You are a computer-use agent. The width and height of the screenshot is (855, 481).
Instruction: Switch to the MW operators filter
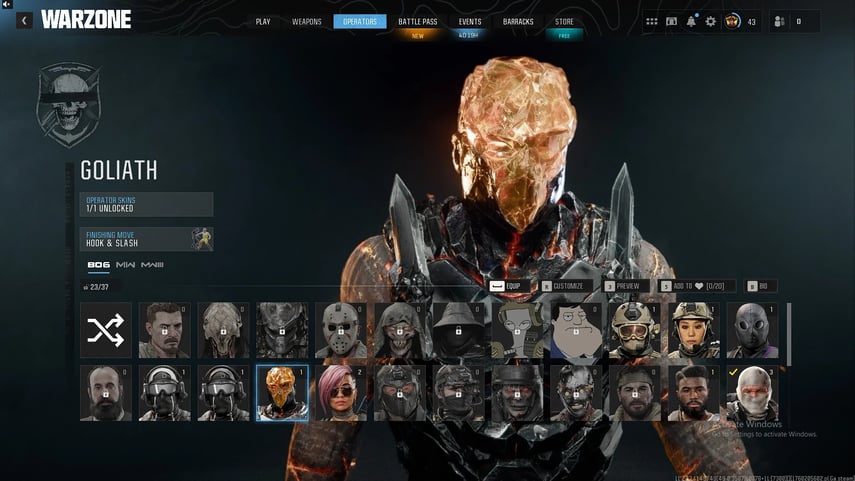coord(126,265)
